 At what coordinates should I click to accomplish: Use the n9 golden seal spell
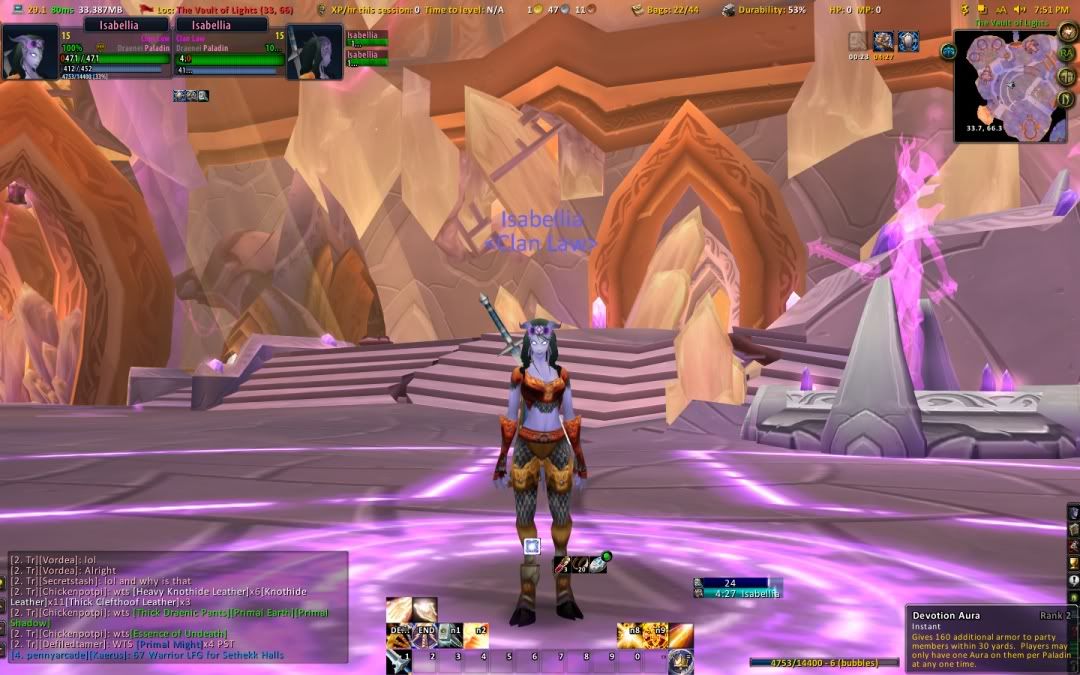tap(656, 634)
